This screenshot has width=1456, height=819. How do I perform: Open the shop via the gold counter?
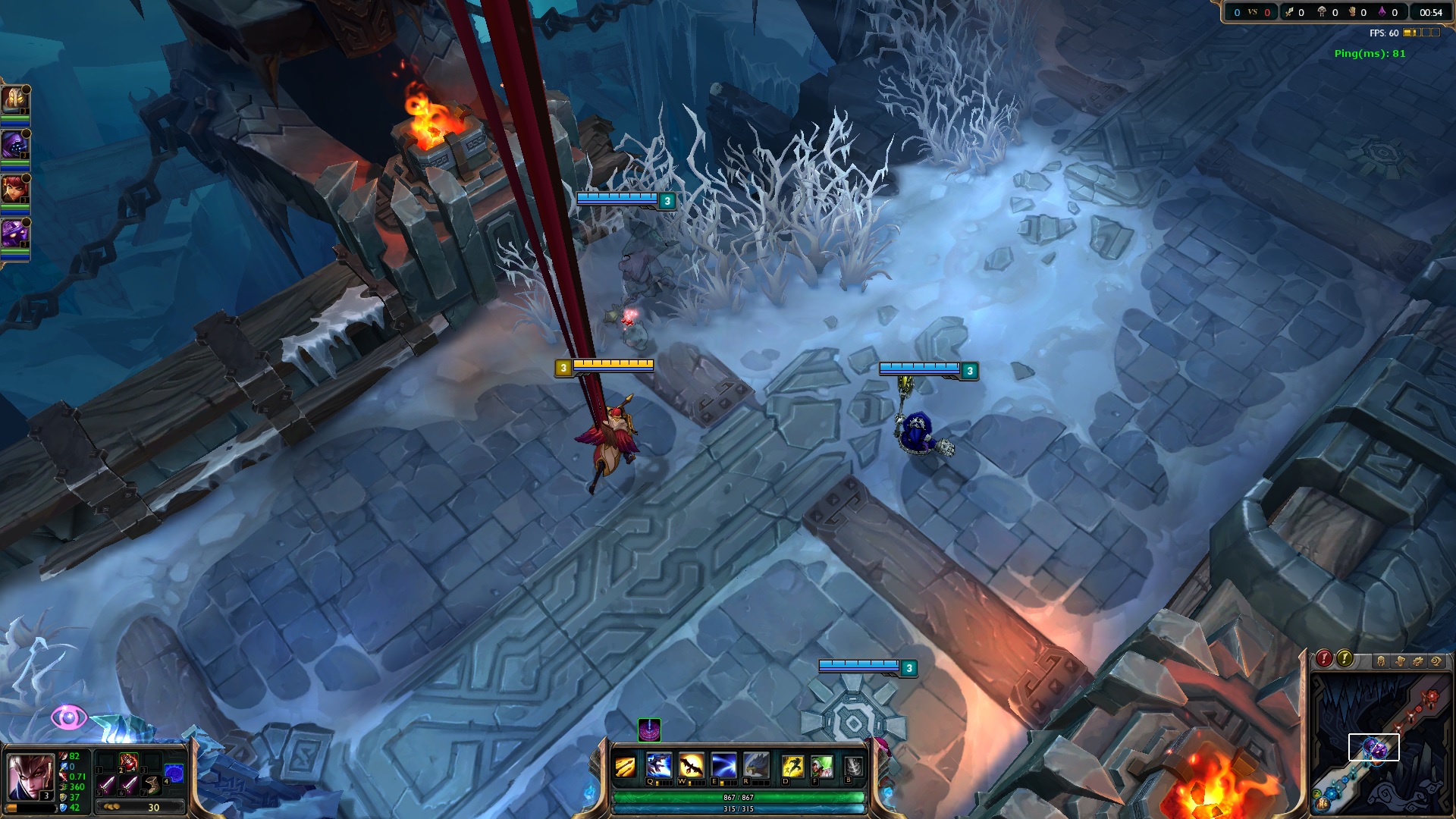point(140,808)
